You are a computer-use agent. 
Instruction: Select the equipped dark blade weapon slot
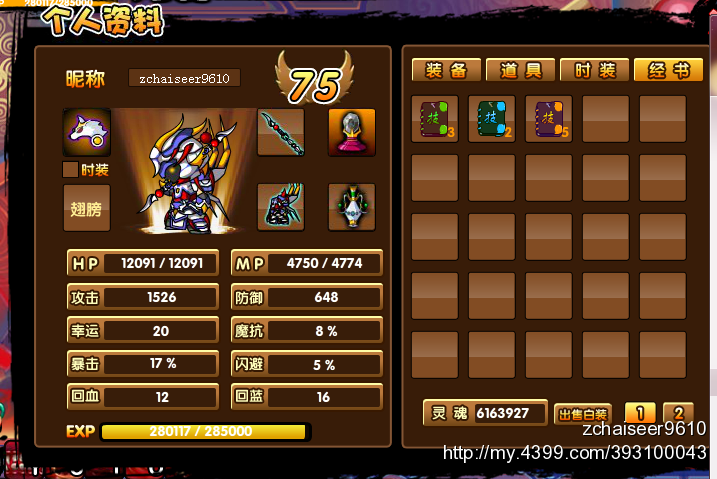280,132
